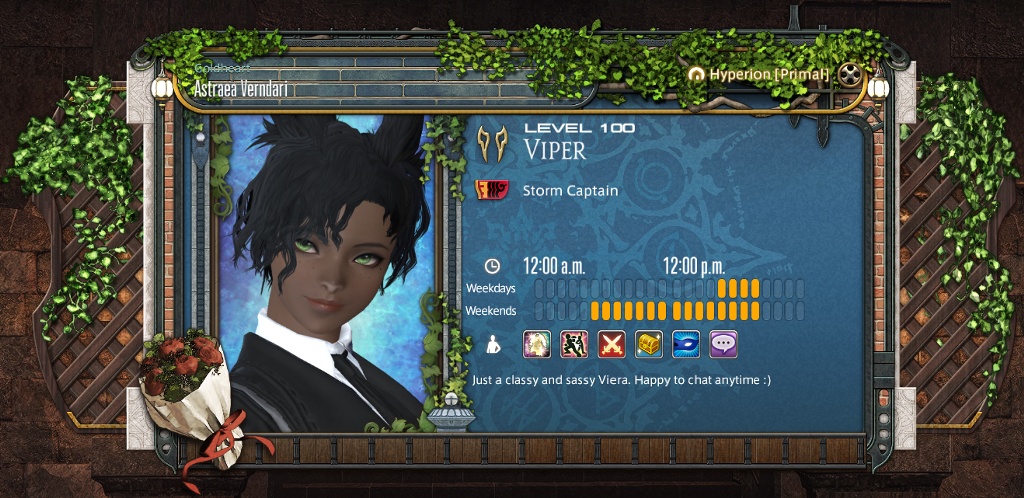Image resolution: width=1024 pixels, height=498 pixels.
Task: Select the Storm Captain rank emblem
Action: pyautogui.click(x=491, y=190)
